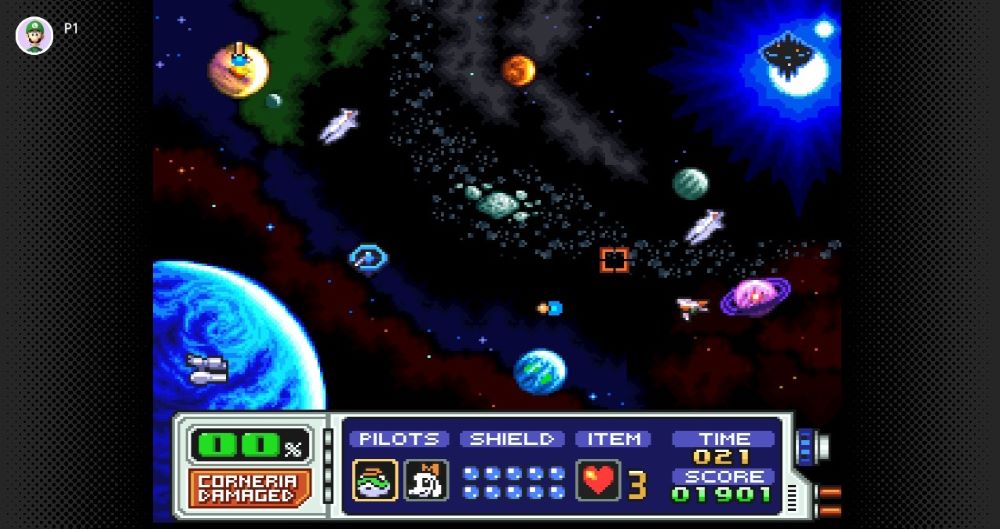The image size is (1000, 529).
Task: Target the blue and green planet
Action: [540, 371]
